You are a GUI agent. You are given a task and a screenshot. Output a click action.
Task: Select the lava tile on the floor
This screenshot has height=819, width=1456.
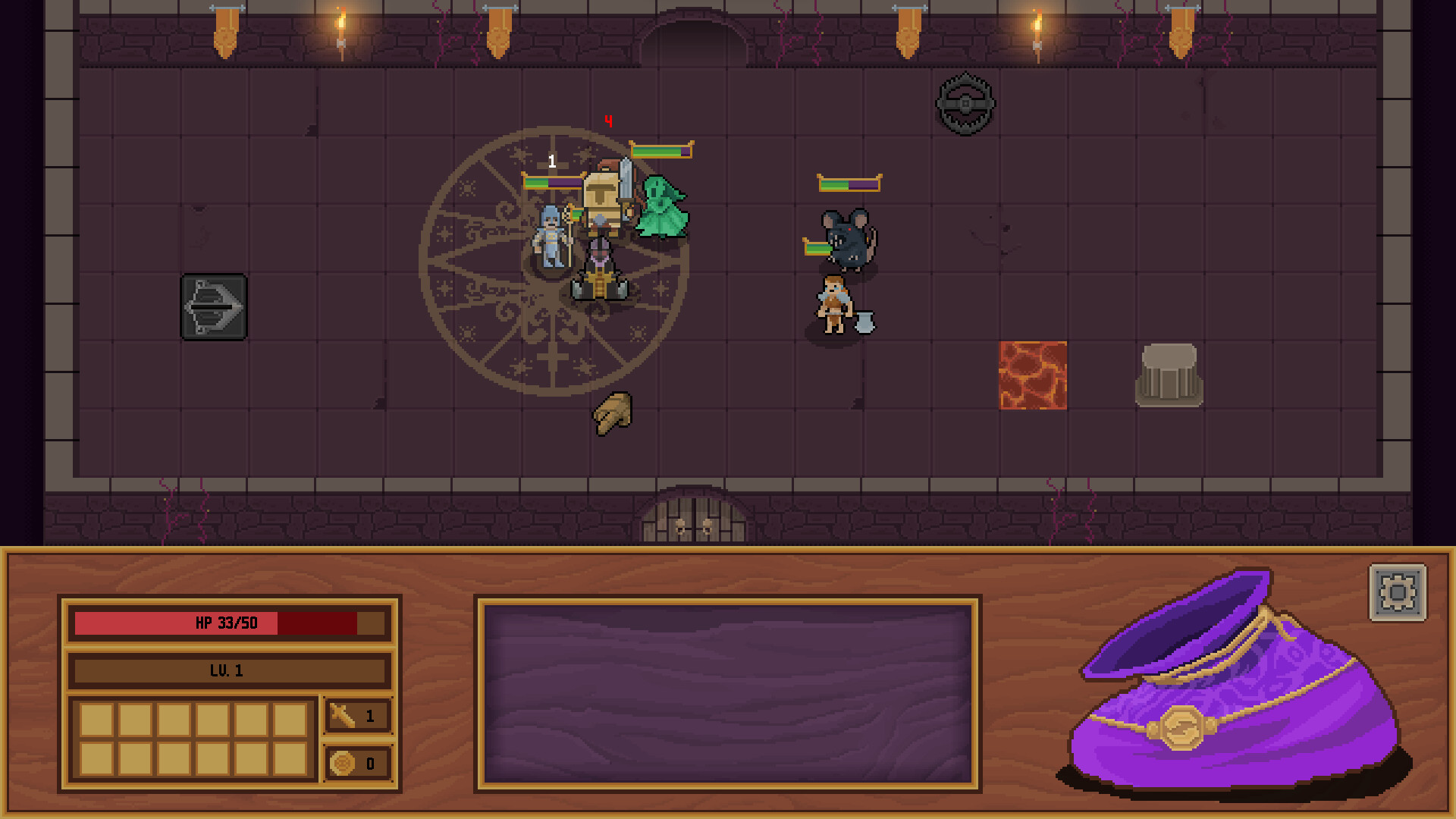tap(1033, 377)
